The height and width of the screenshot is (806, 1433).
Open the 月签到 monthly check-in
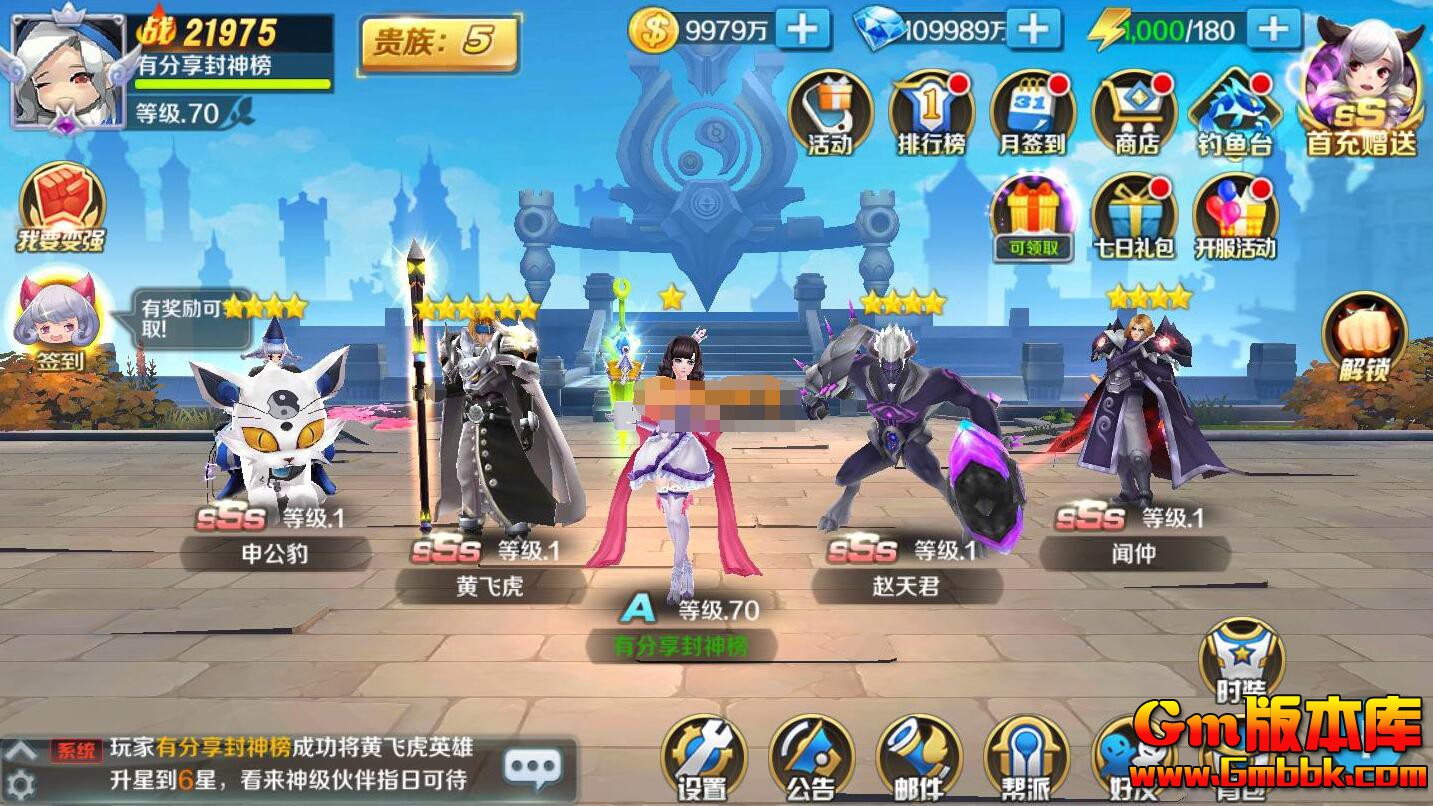pyautogui.click(x=1032, y=112)
